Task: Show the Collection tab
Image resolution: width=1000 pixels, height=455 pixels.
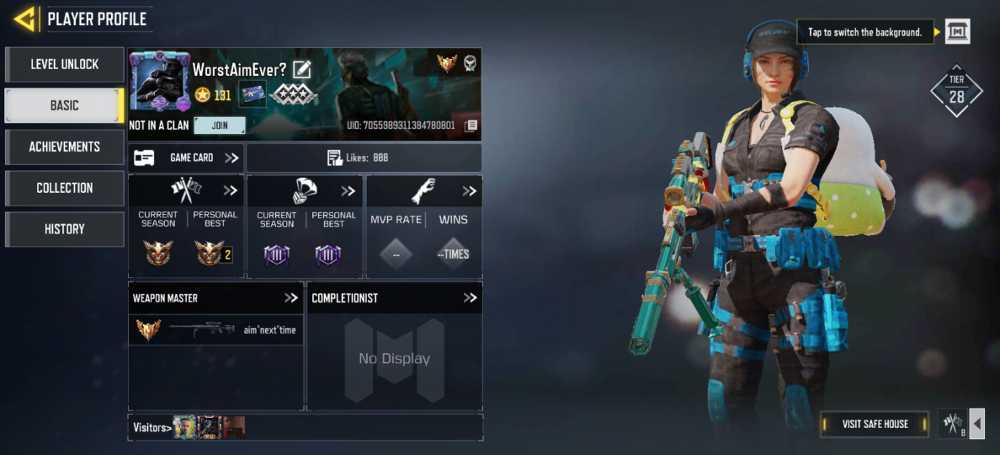Action: pos(64,188)
